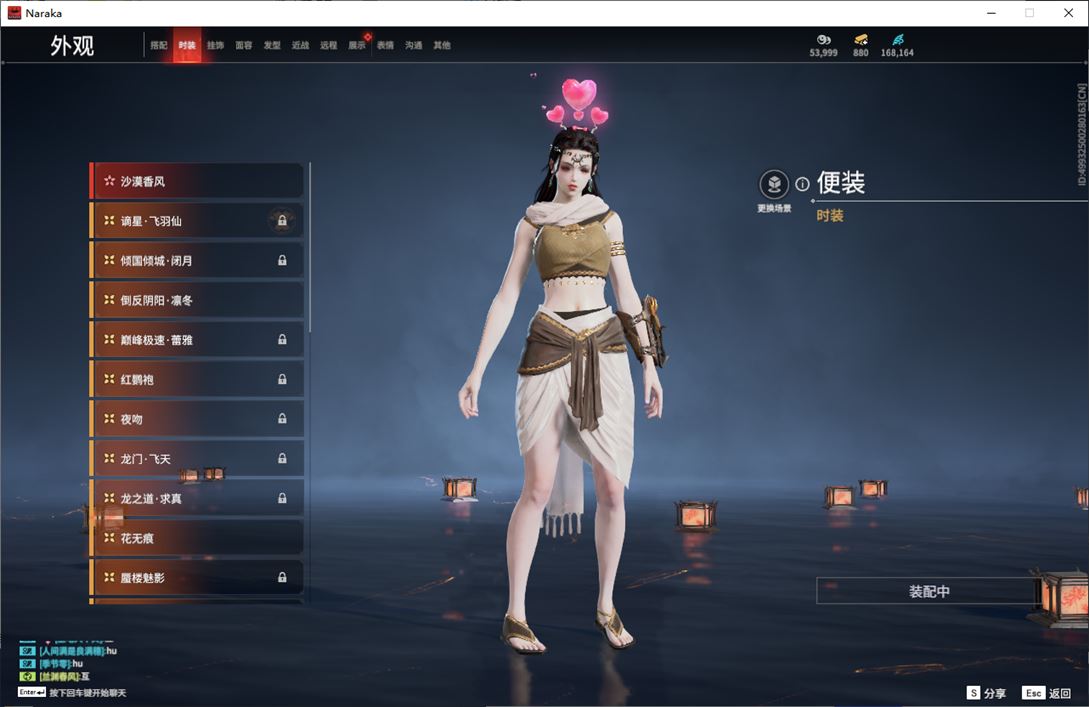The image size is (1089, 707).
Task: Pick the 倒反阴阳·凛冬 outfit
Action: coord(197,300)
